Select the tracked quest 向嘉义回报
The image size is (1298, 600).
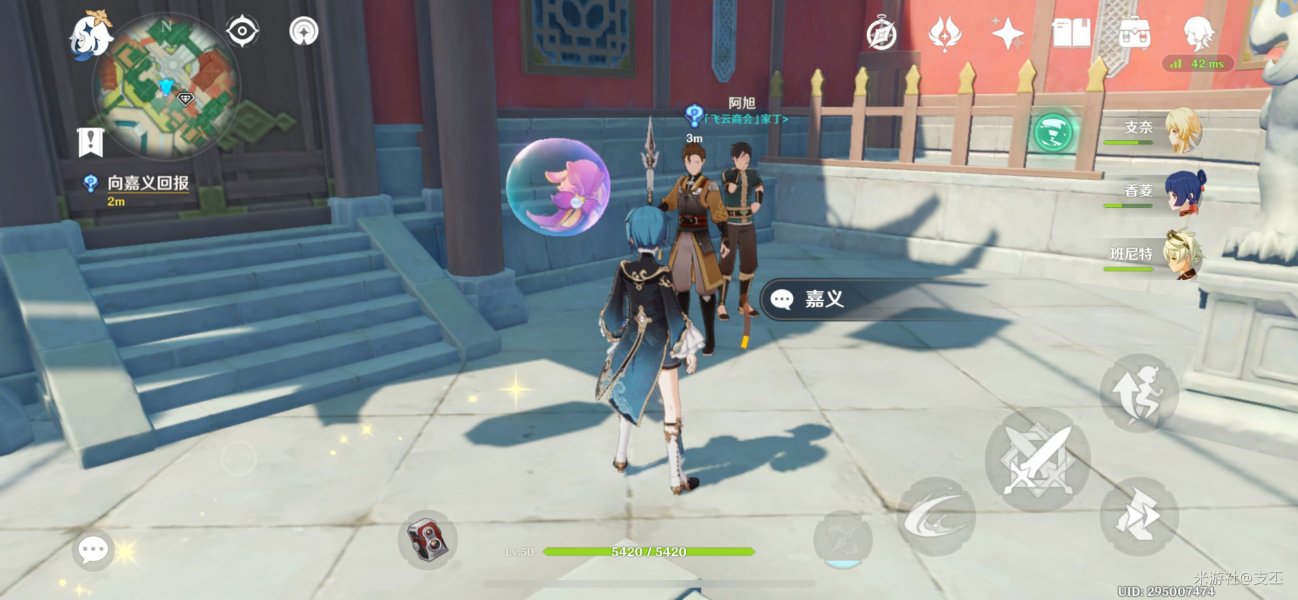(x=148, y=184)
